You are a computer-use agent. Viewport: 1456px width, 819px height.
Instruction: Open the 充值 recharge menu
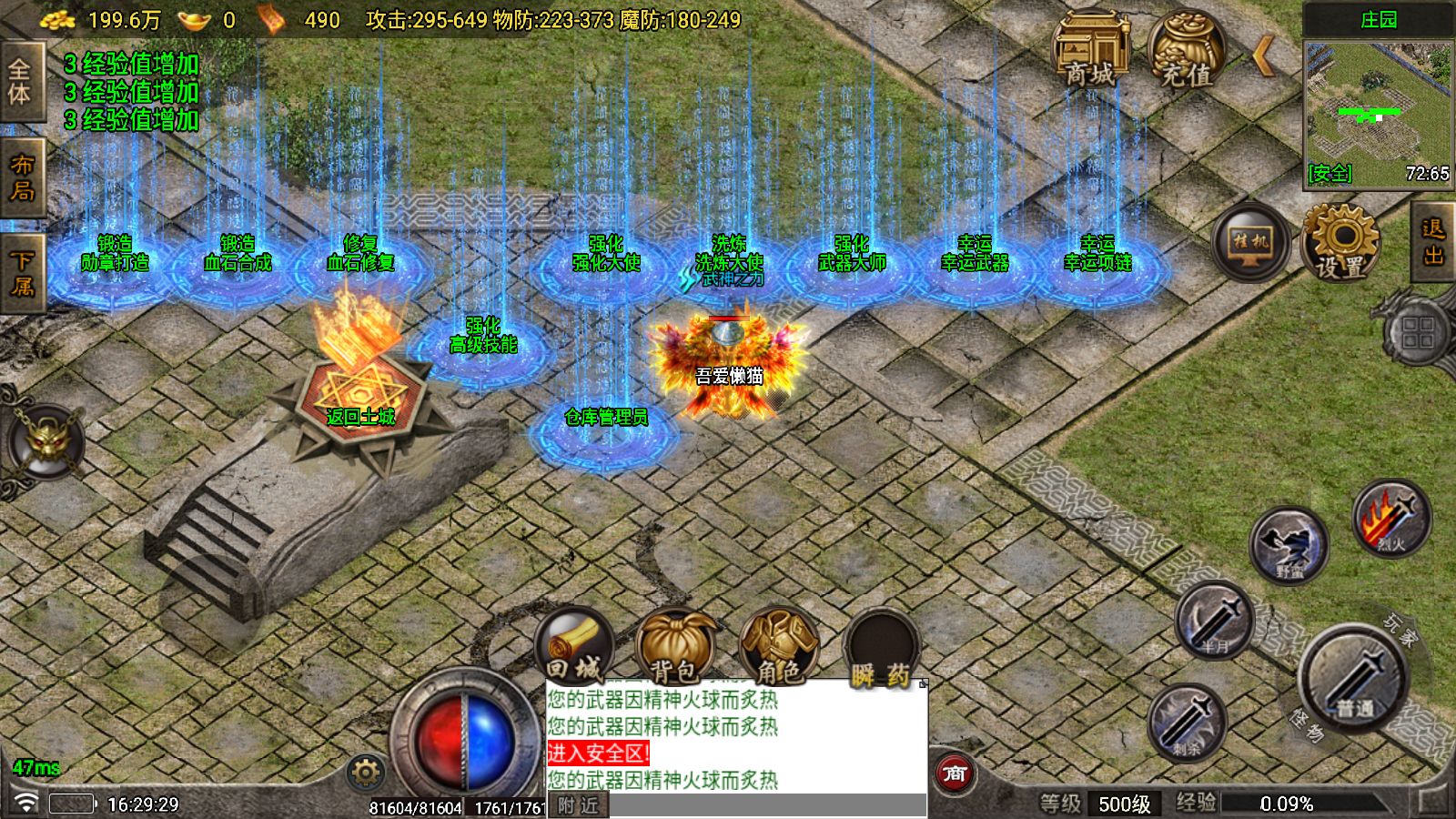point(1186,52)
